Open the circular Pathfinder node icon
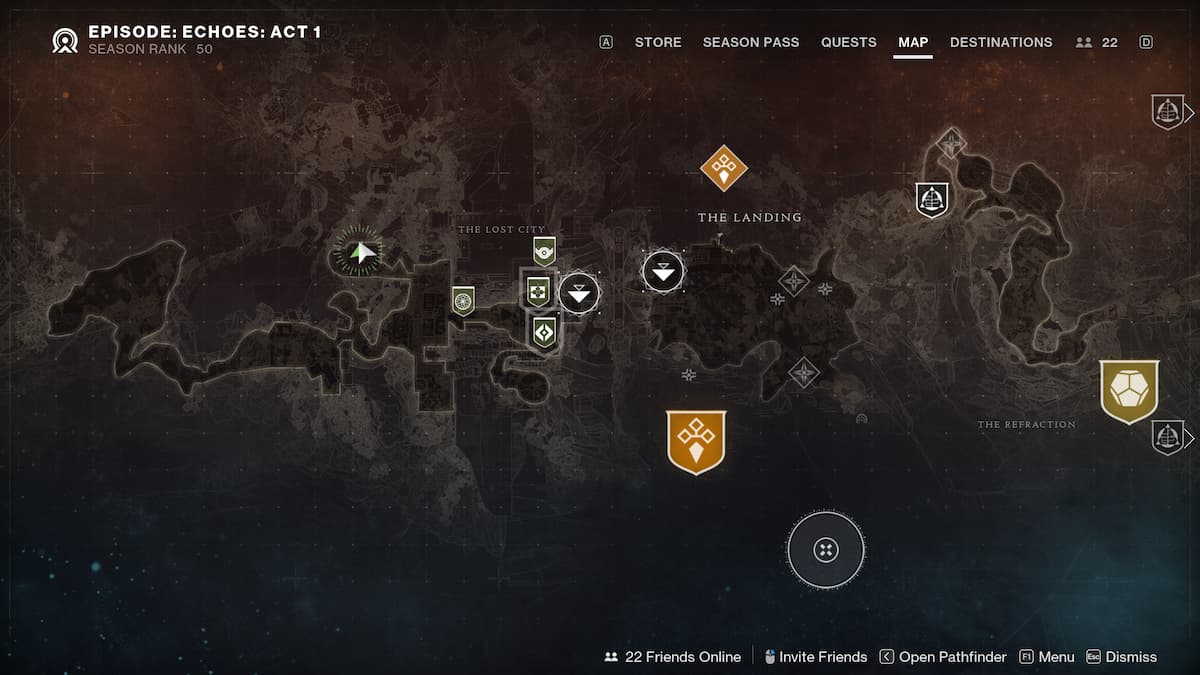 [826, 549]
